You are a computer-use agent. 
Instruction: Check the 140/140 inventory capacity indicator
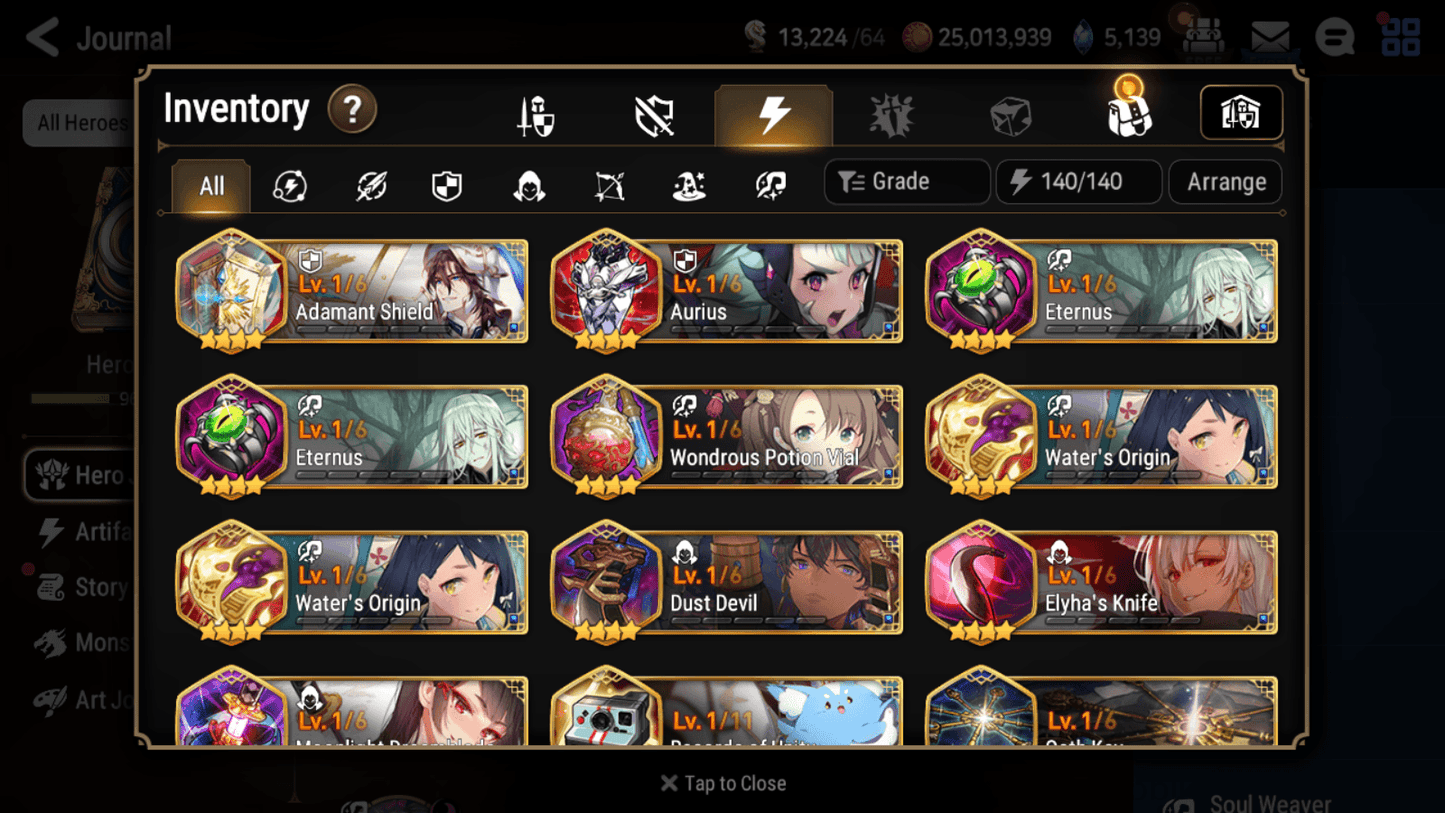(1078, 182)
